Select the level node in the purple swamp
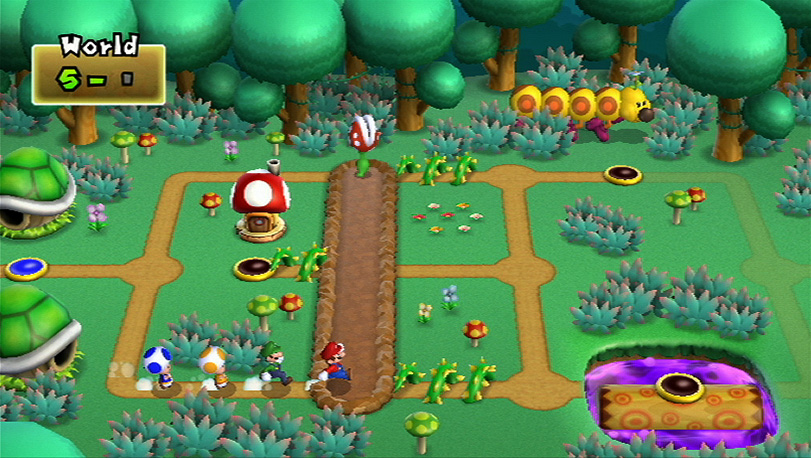 pyautogui.click(x=679, y=385)
